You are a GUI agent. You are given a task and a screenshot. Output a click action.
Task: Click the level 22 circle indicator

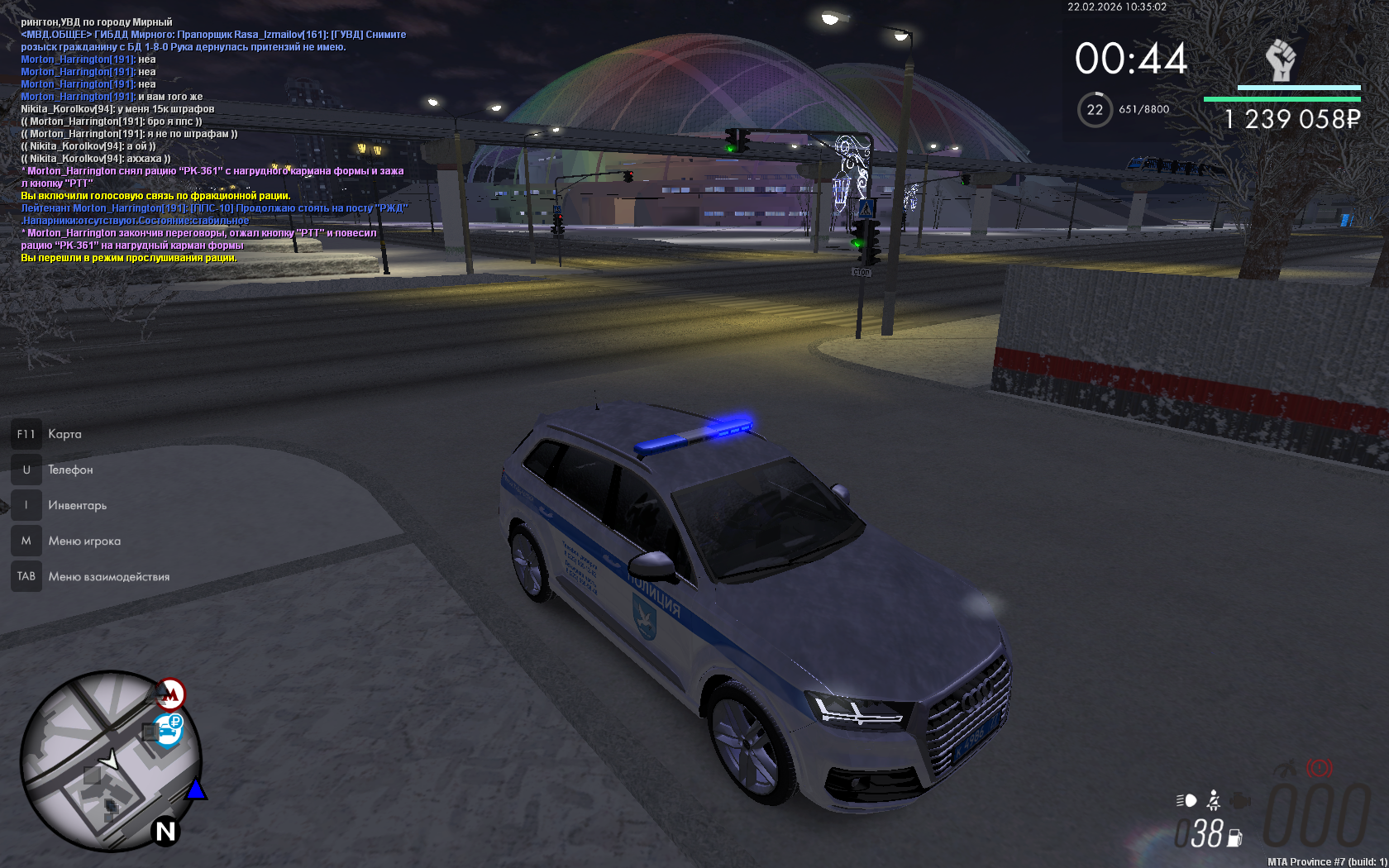[1095, 110]
